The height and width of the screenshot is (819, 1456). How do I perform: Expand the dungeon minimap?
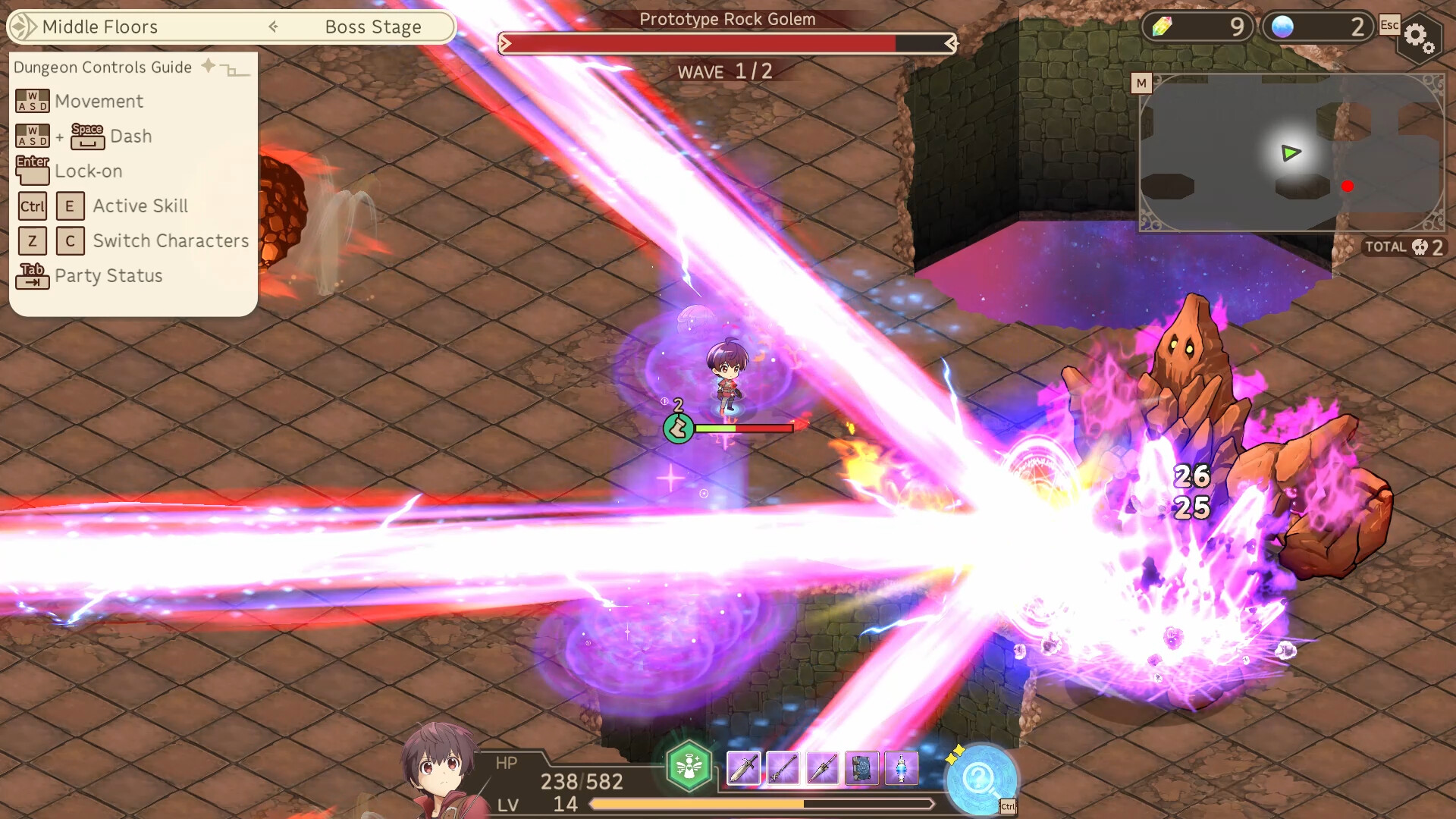point(1141,83)
